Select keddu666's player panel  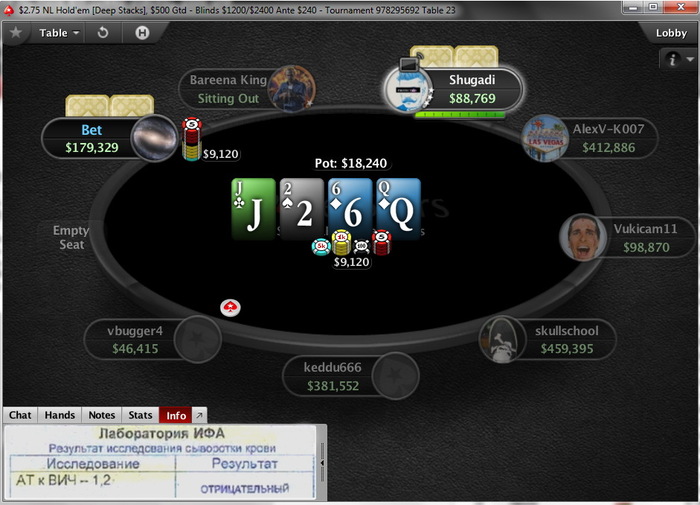click(x=345, y=376)
